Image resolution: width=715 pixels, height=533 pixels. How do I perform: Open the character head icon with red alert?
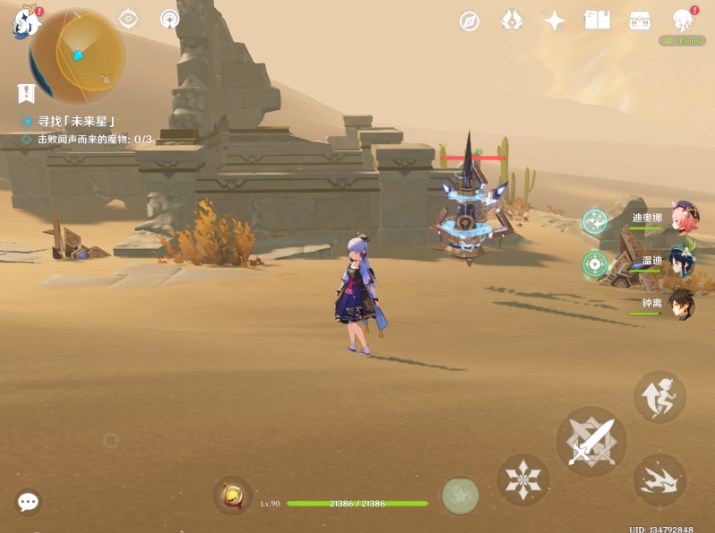tap(684, 21)
